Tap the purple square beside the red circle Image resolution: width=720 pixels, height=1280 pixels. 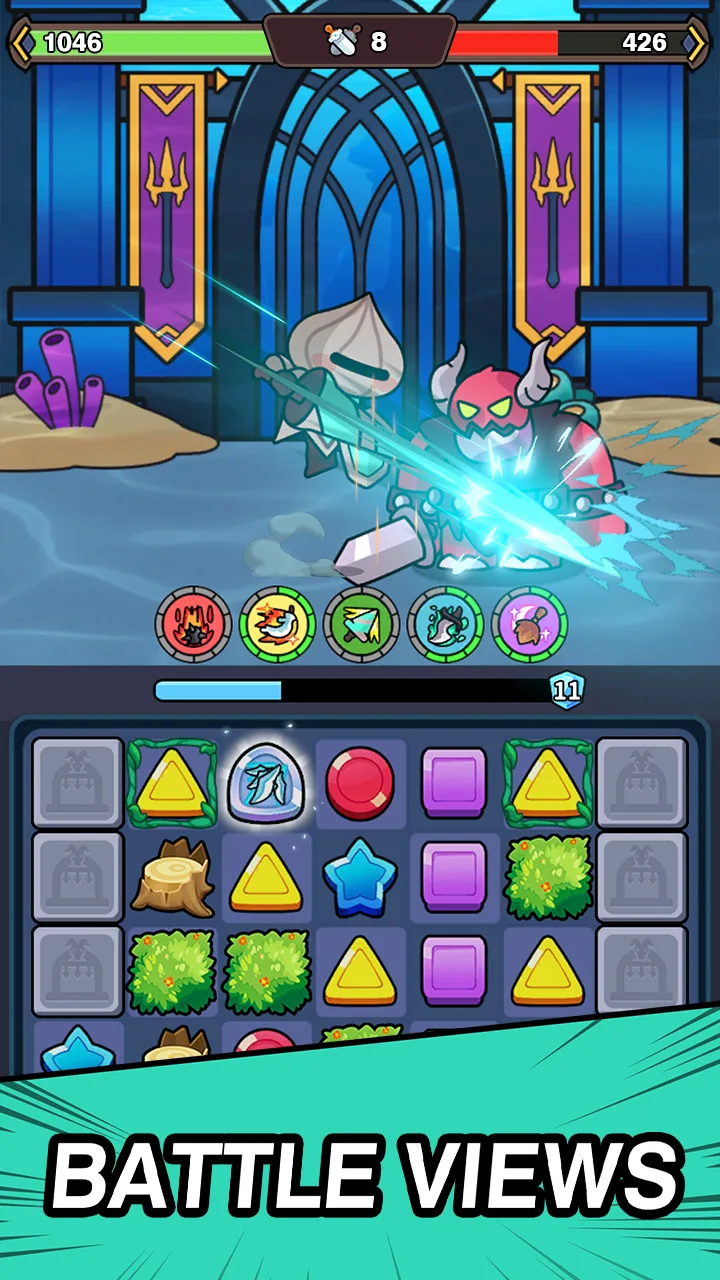click(454, 784)
